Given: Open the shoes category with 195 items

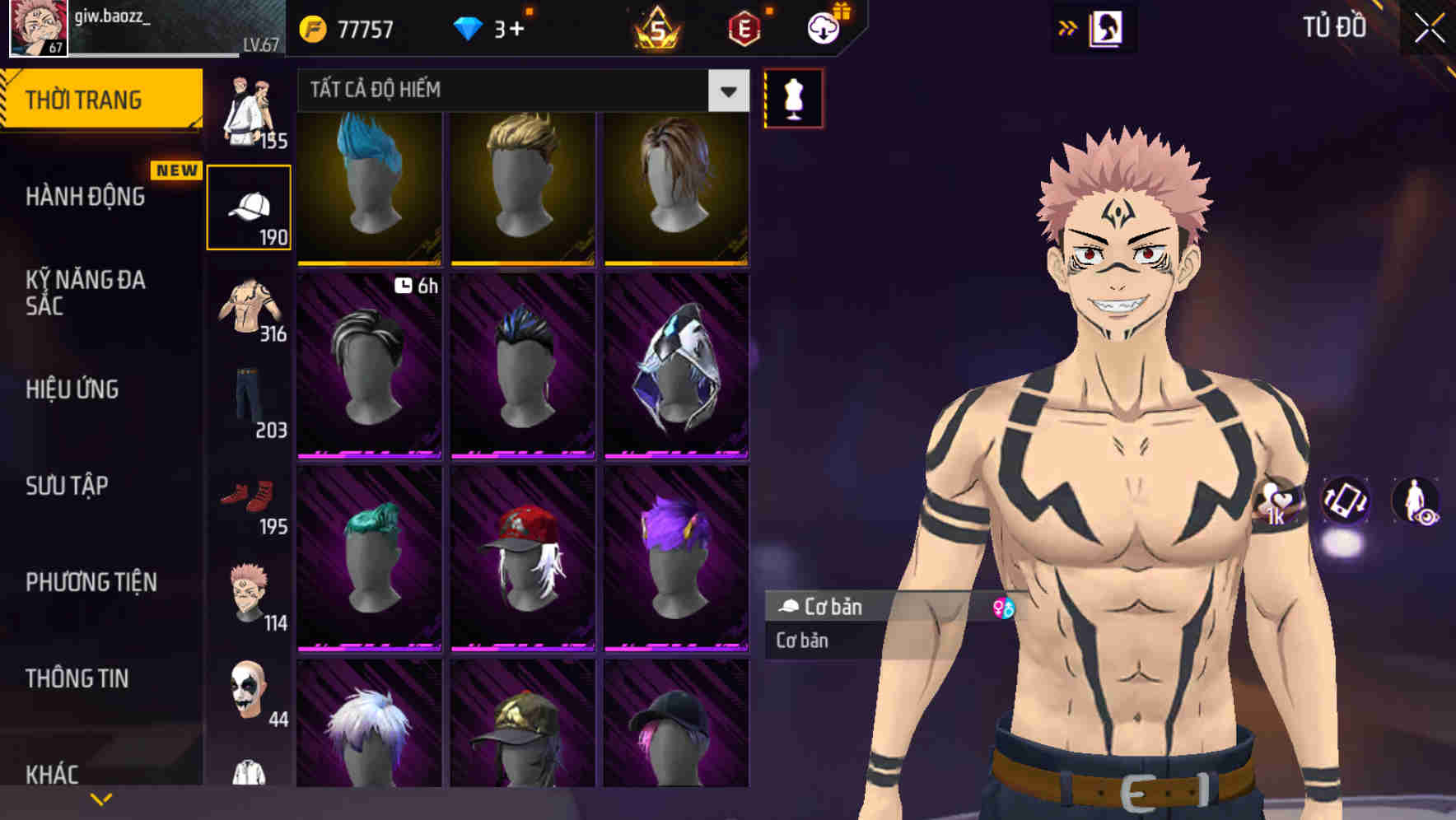Looking at the screenshot, I should [x=250, y=494].
